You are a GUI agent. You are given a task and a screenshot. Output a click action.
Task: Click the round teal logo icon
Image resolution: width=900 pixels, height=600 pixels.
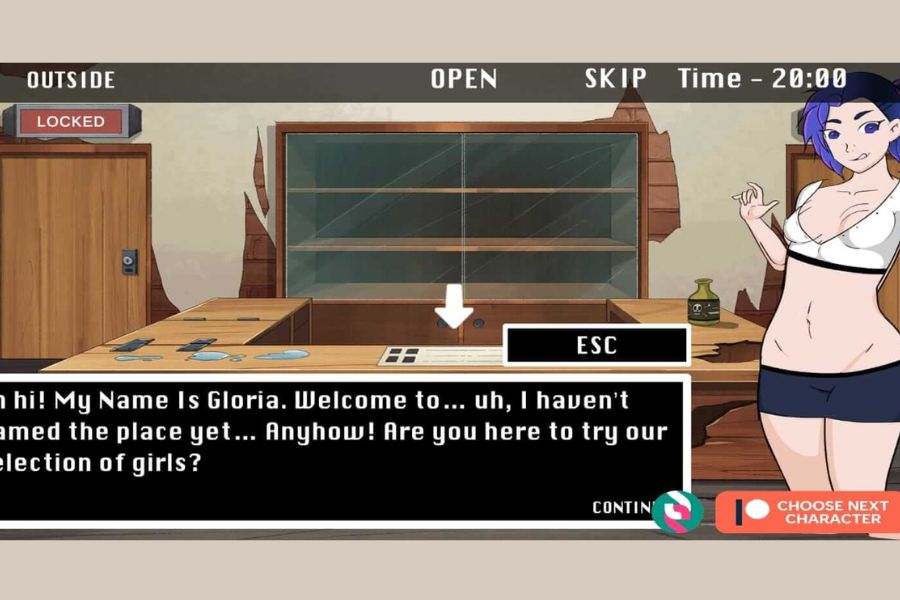(677, 511)
